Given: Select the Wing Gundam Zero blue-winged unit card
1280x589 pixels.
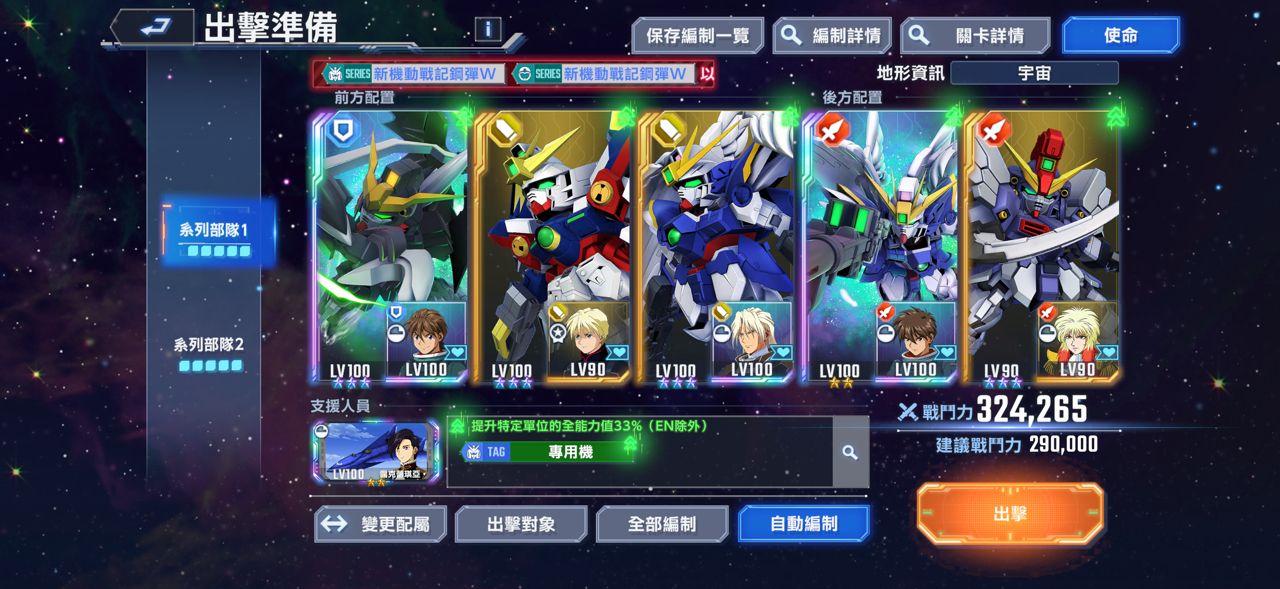Looking at the screenshot, I should tap(716, 245).
